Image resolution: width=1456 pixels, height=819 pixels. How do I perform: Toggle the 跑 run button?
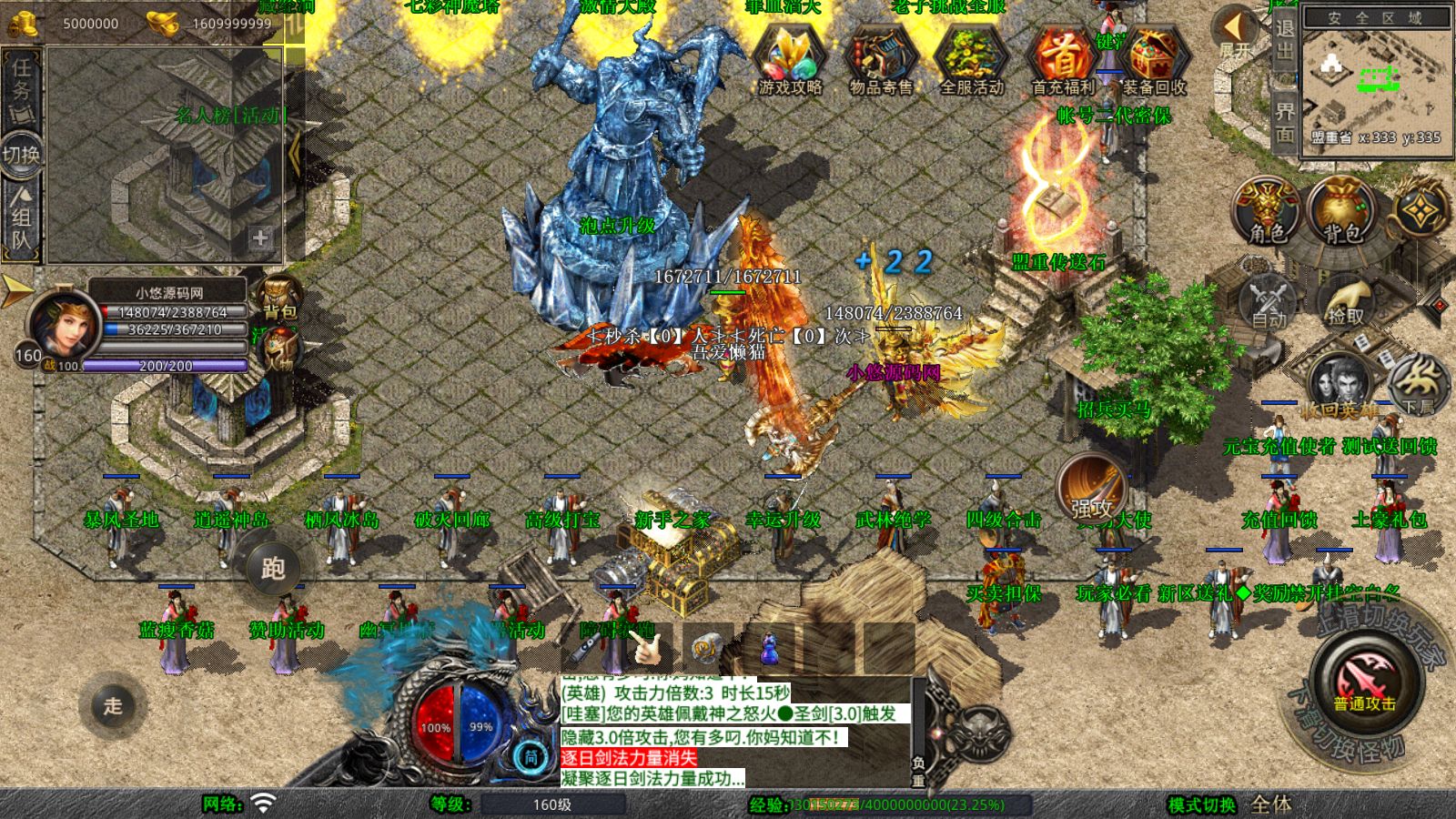(273, 568)
